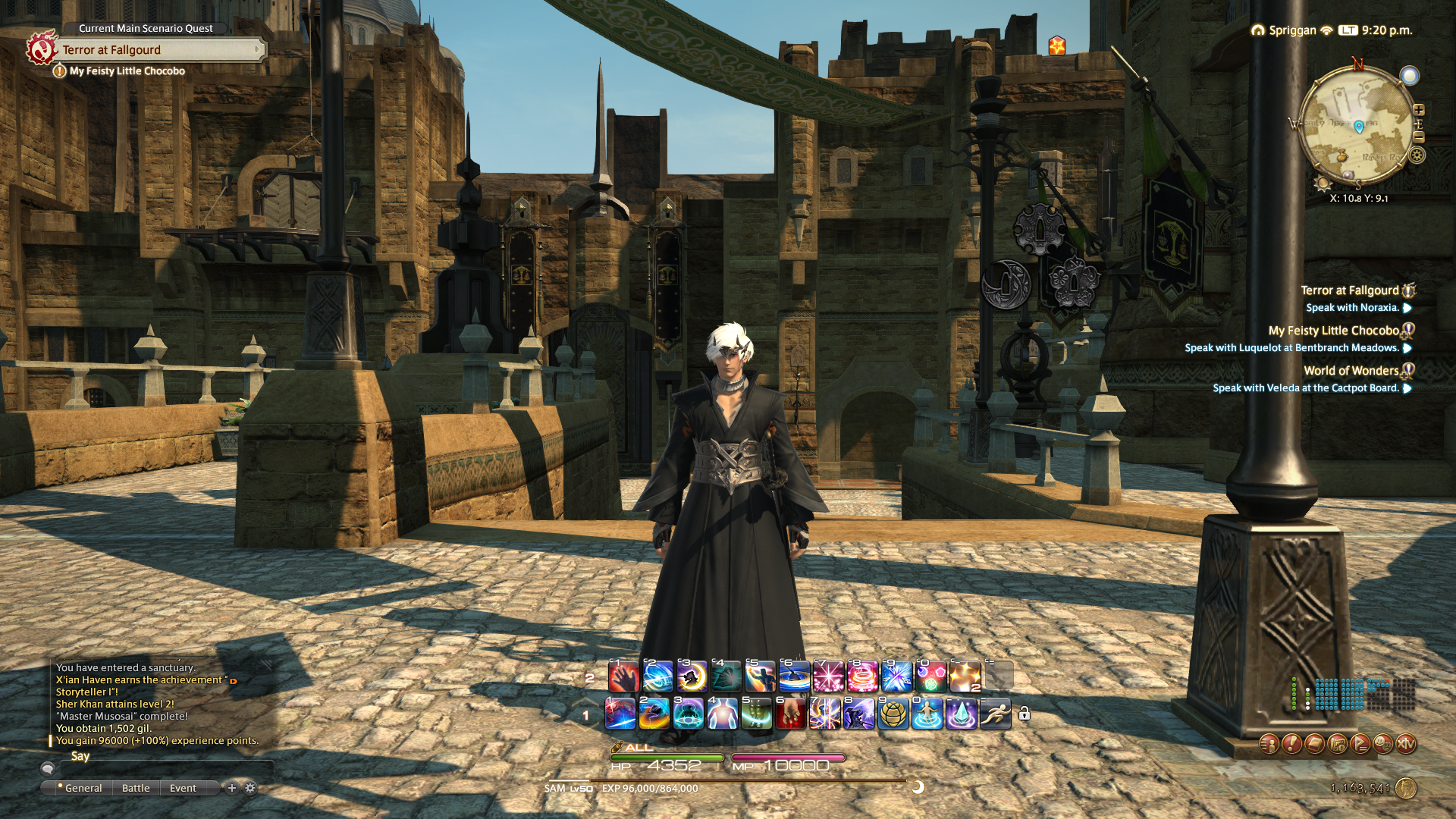Viewport: 1456px width, 819px height.
Task: Open the minimap gear settings
Action: coord(1417,155)
